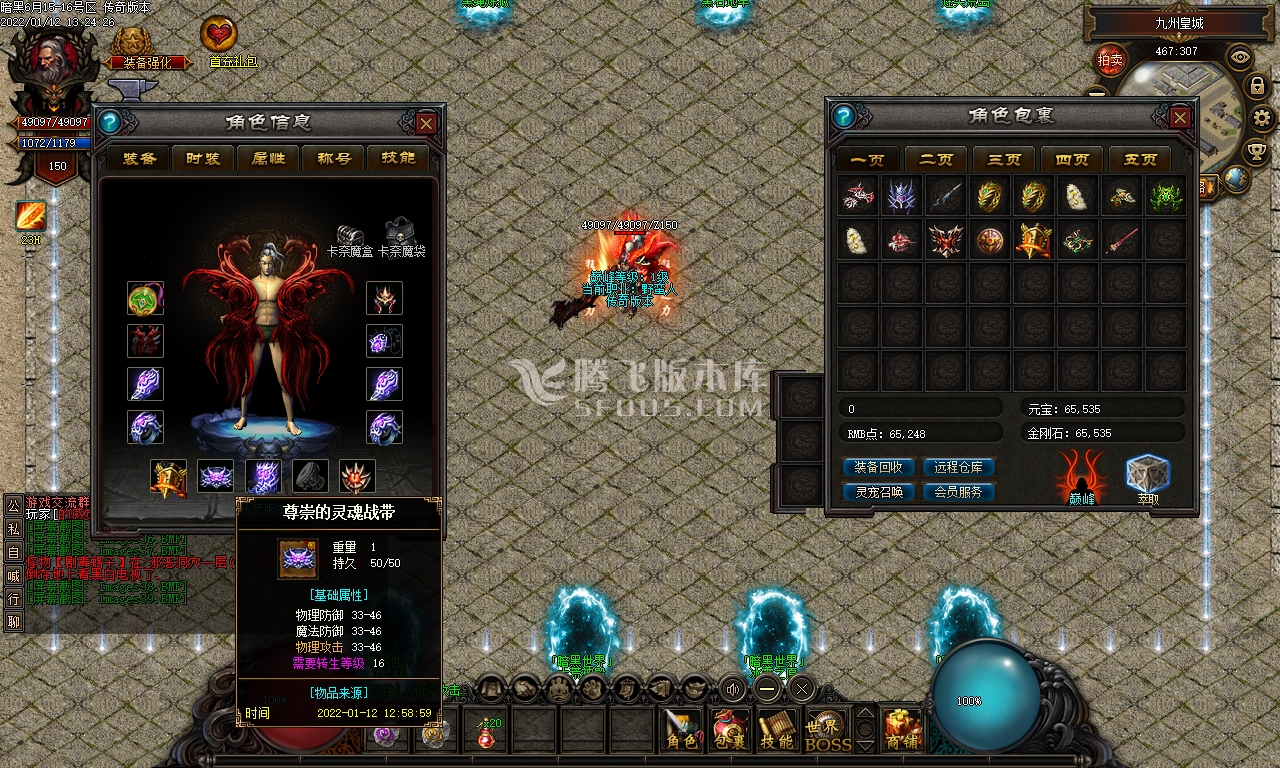Screen dimensions: 1280x768
Task: Close the 角色信息 character info window
Action: (426, 123)
